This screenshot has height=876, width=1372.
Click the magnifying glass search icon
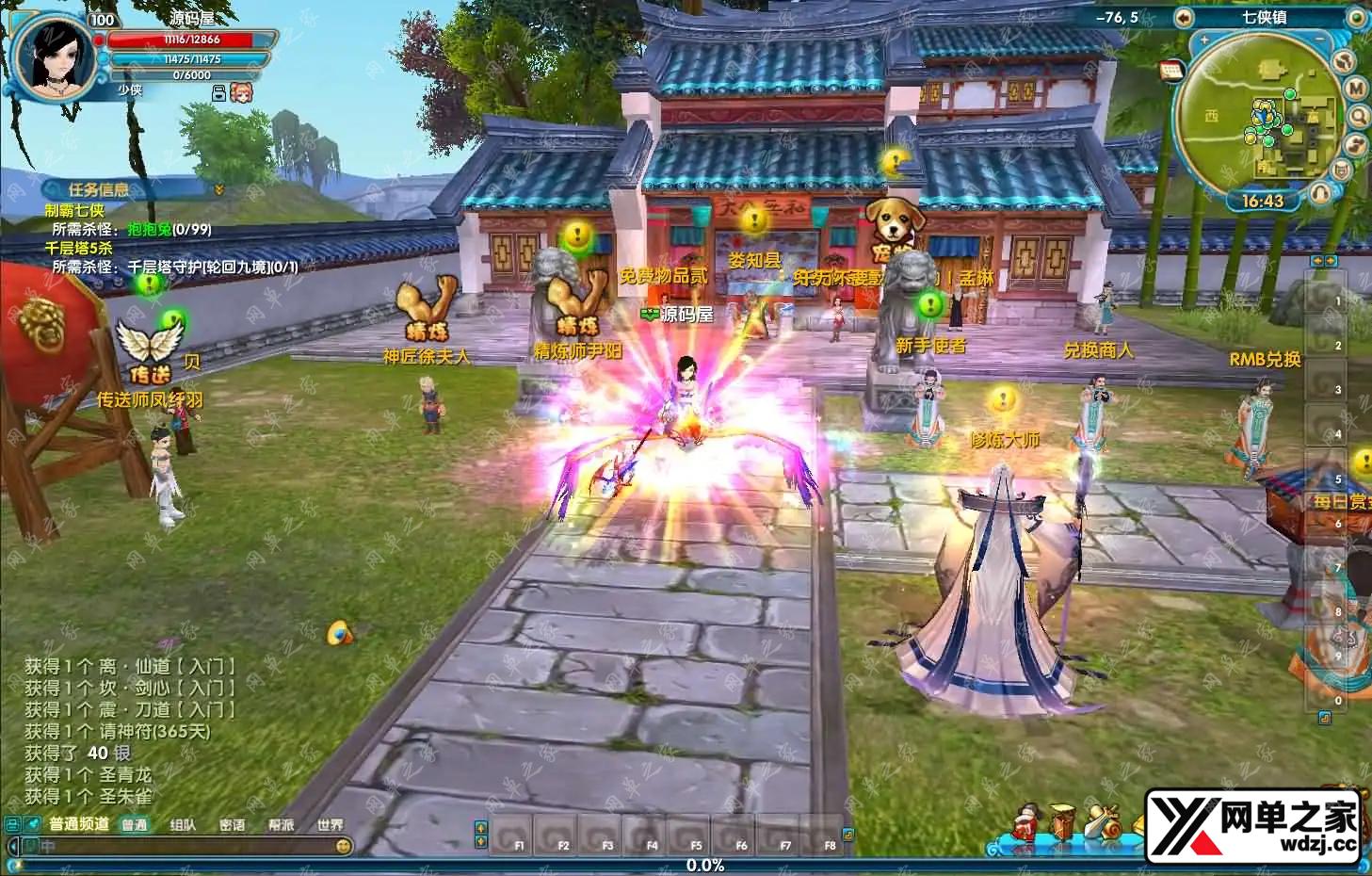pyautogui.click(x=1359, y=117)
